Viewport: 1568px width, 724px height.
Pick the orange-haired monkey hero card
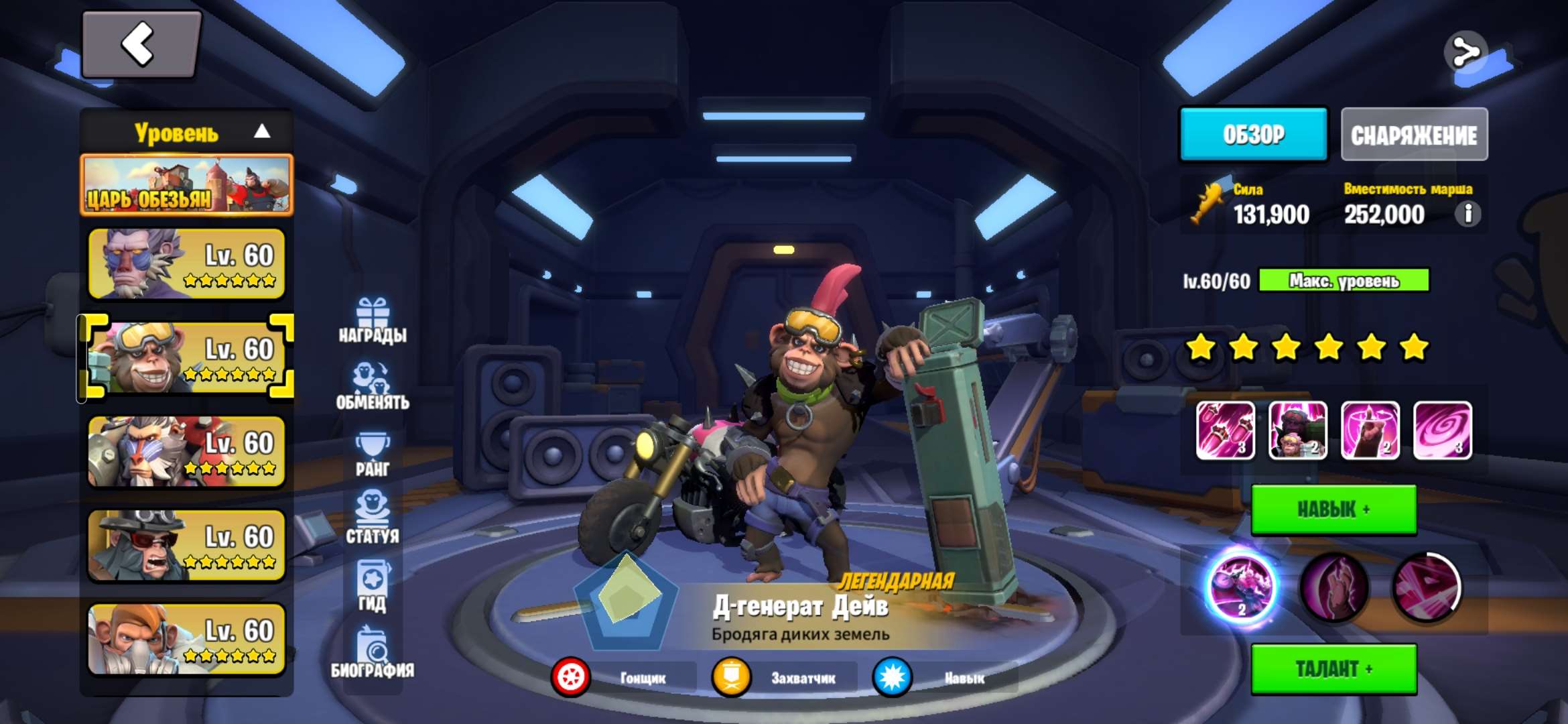click(186, 639)
